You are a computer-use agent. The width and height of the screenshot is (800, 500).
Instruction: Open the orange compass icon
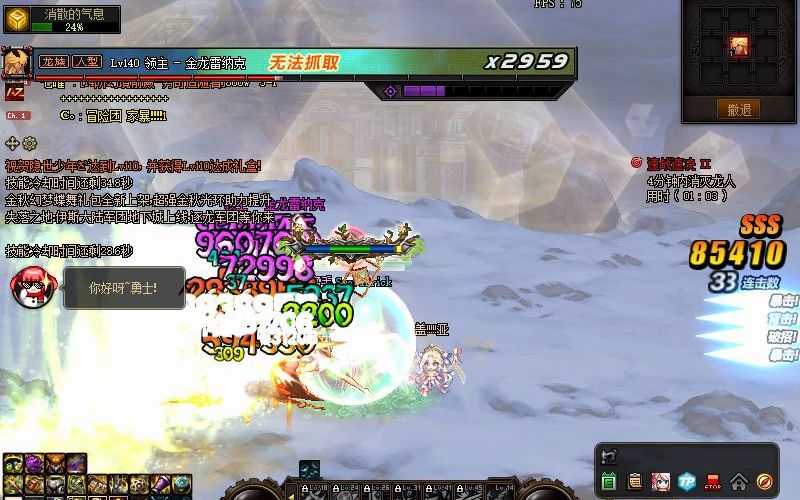(765, 482)
